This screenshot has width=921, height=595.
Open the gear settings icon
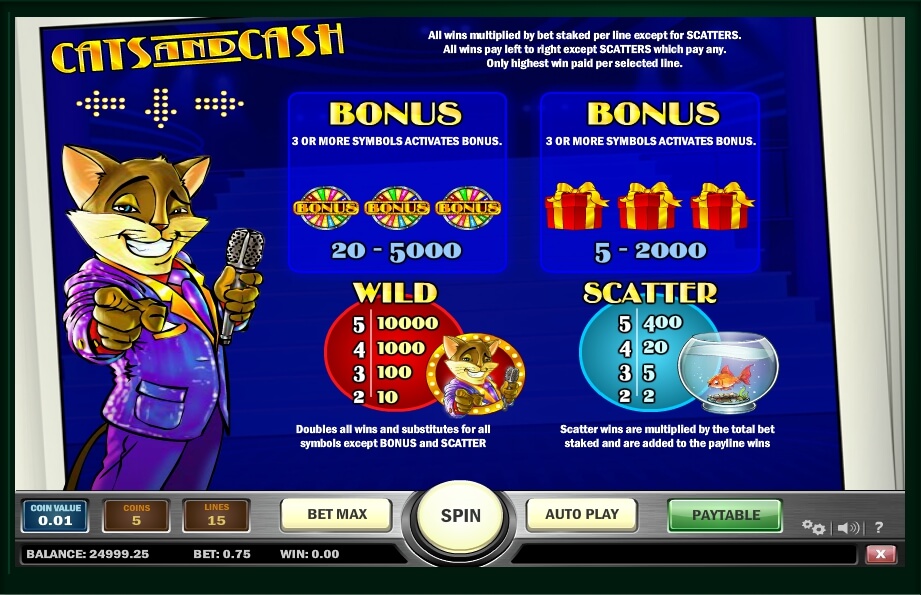click(813, 528)
